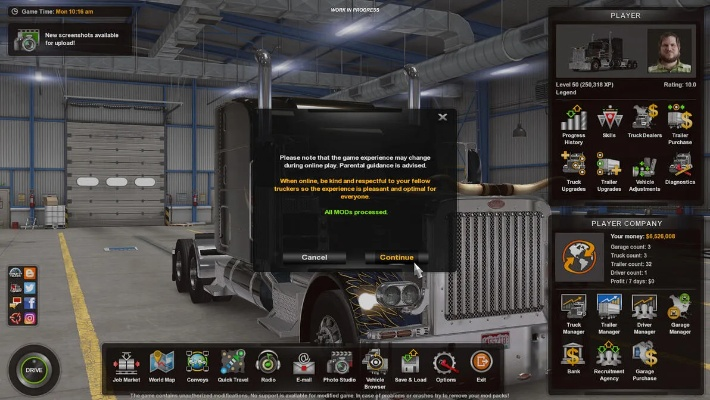Viewport: 710px width, 400px height.
Task: Open the Vehicle Browser
Action: 374,365
